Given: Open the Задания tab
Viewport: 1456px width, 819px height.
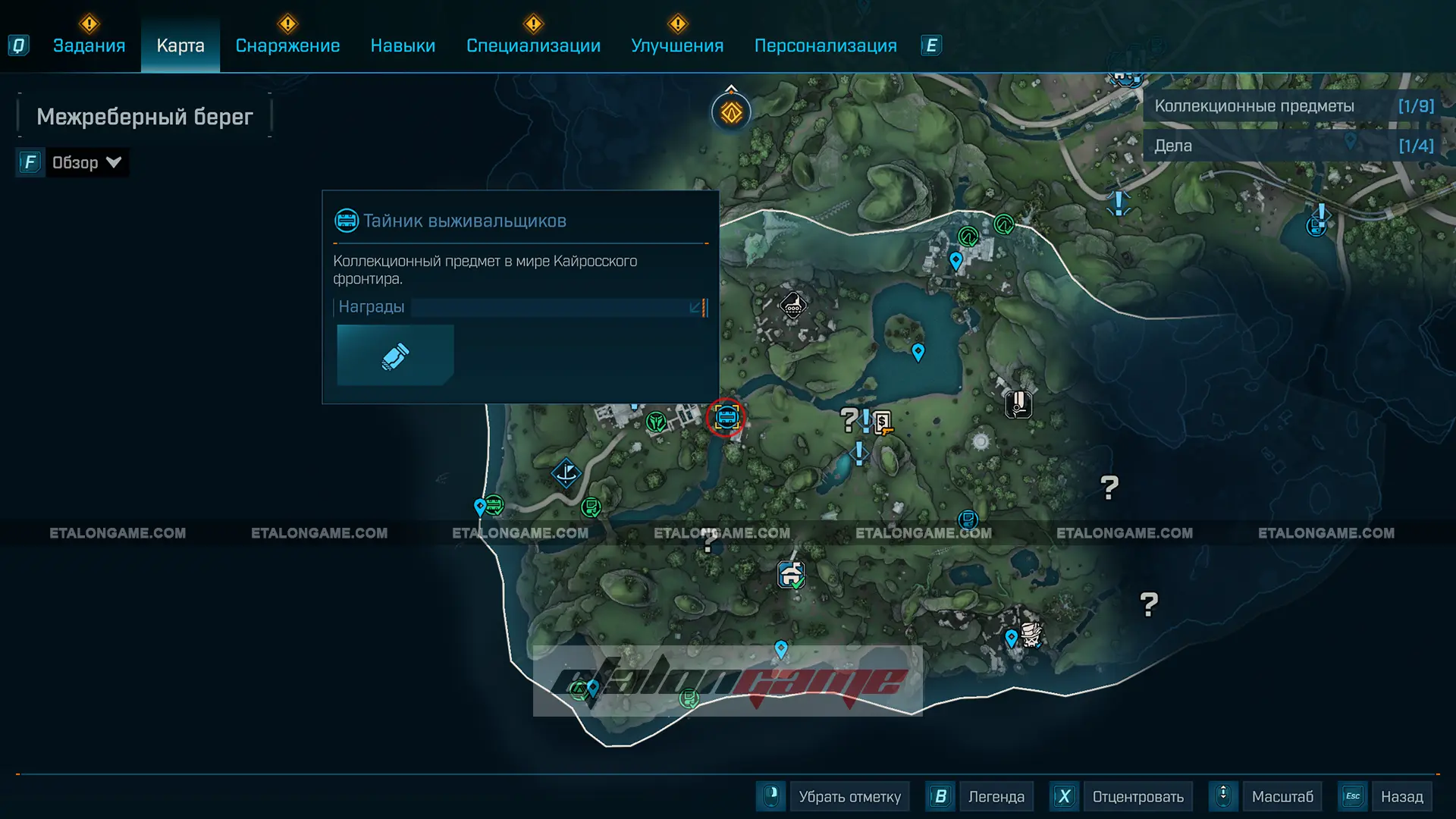Looking at the screenshot, I should 89,45.
